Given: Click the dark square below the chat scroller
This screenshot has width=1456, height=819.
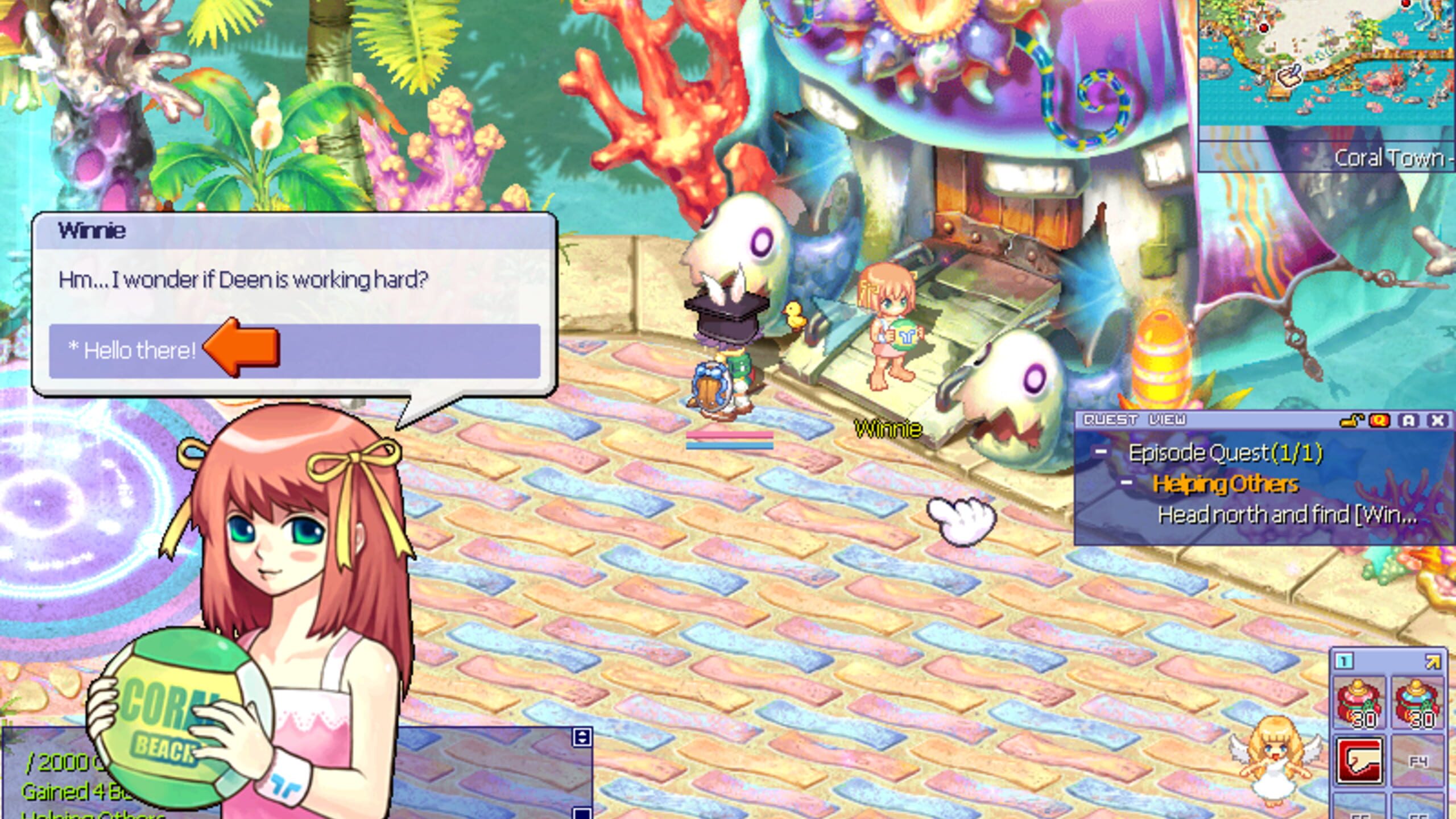Looking at the screenshot, I should point(581,814).
